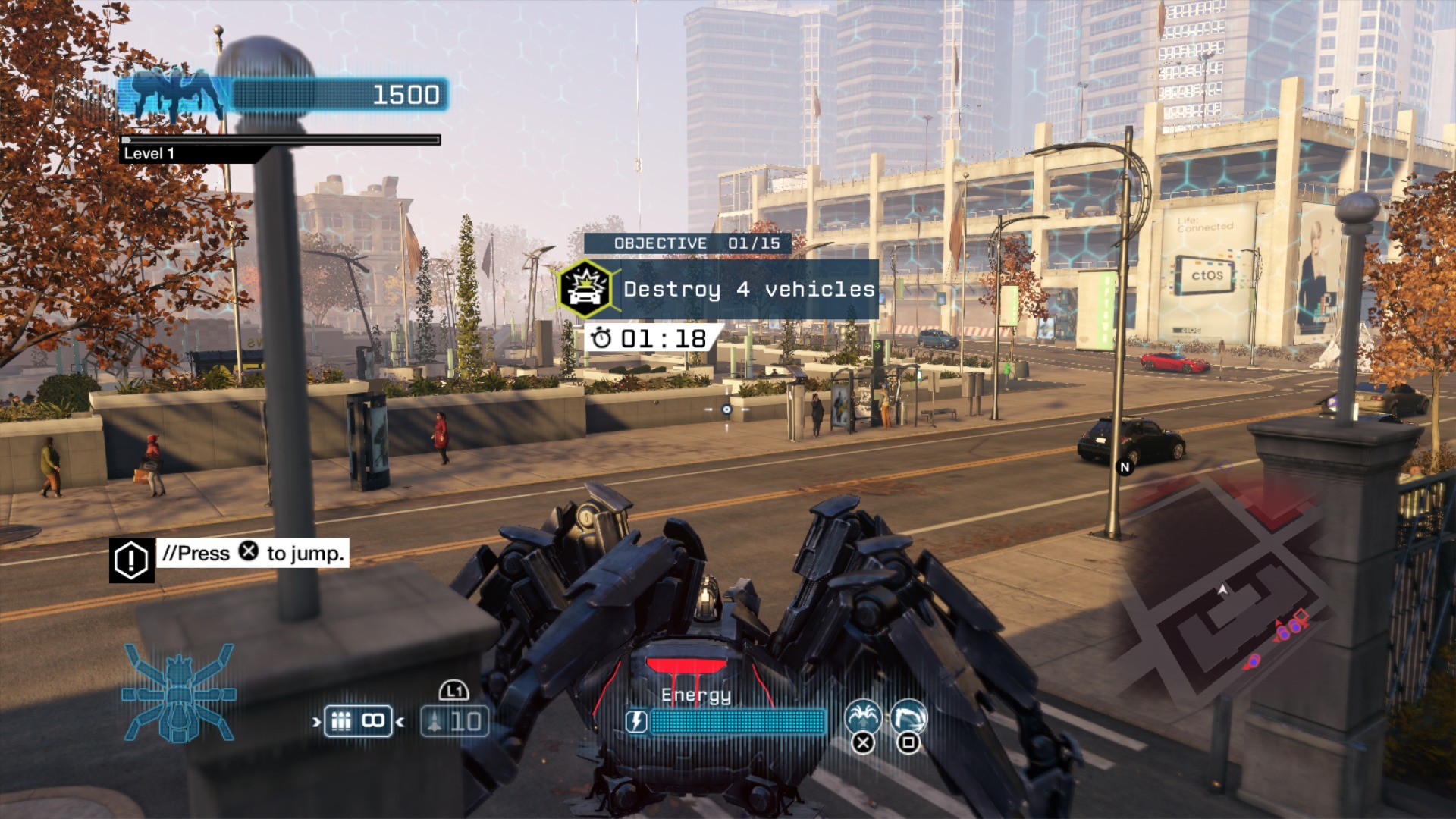Click the Destroy 4 vehicles objective
This screenshot has width=1456, height=819.
[x=748, y=289]
